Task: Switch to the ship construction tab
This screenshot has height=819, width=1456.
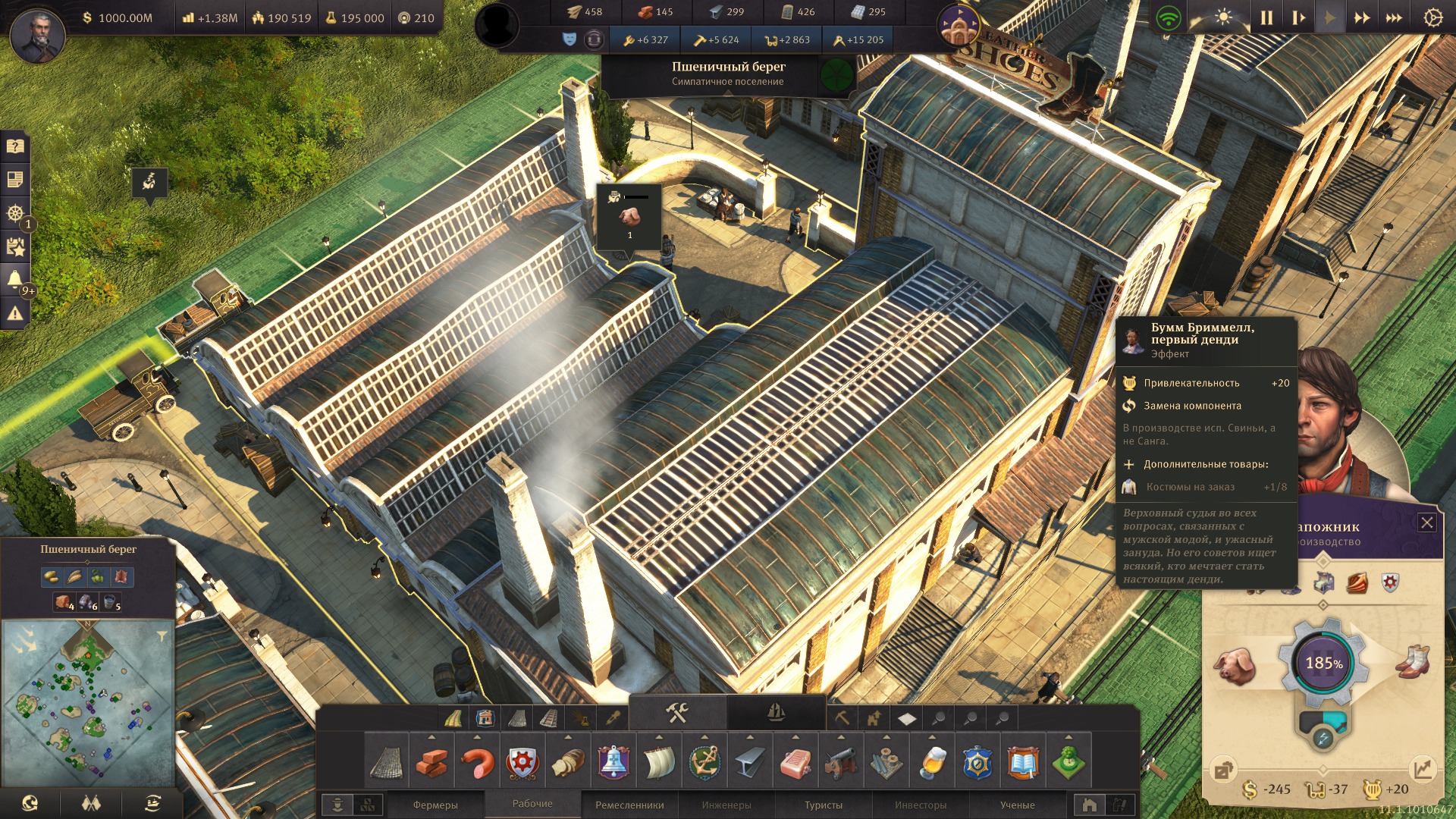Action: point(776,713)
